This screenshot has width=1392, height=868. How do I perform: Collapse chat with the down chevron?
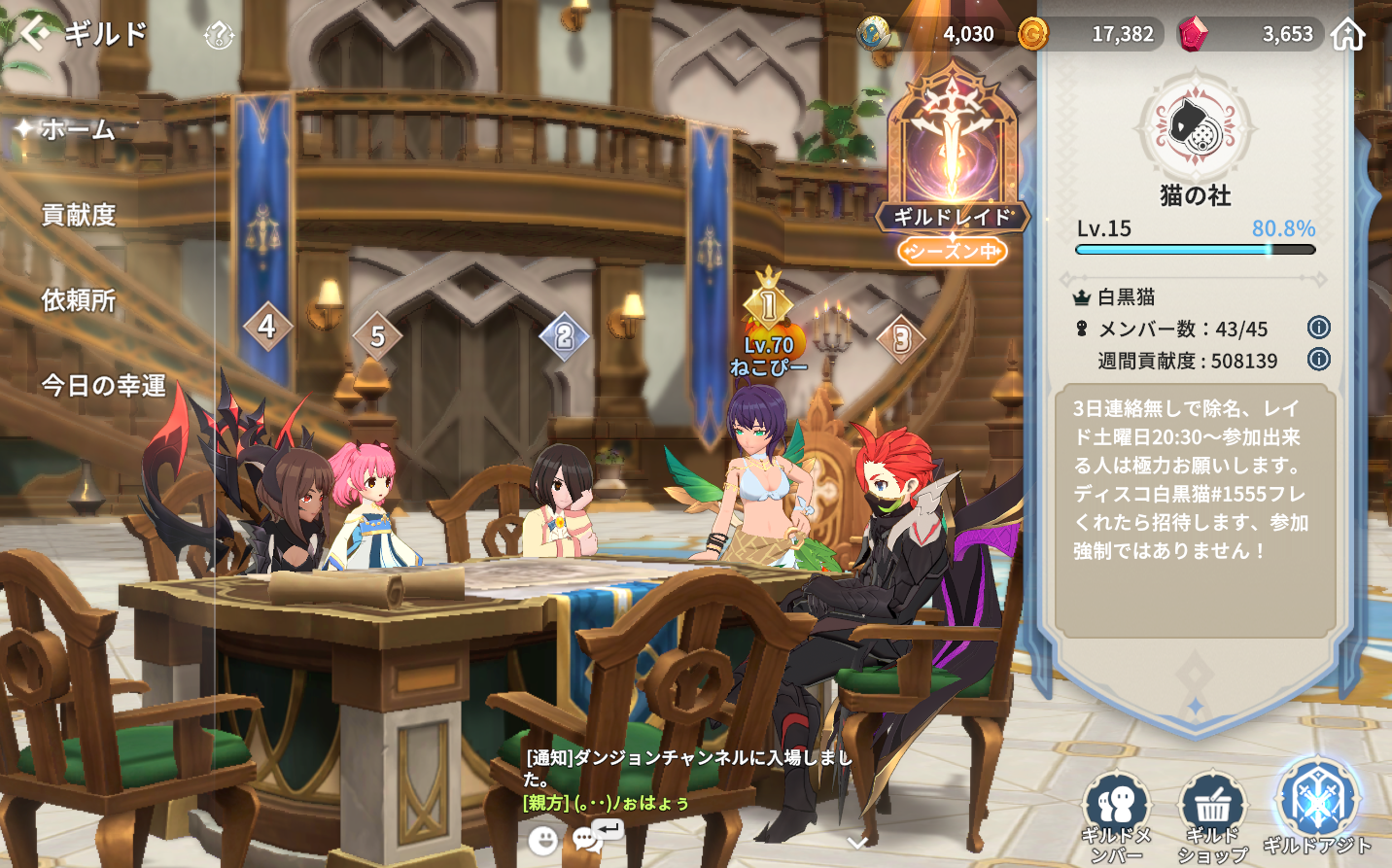click(857, 843)
